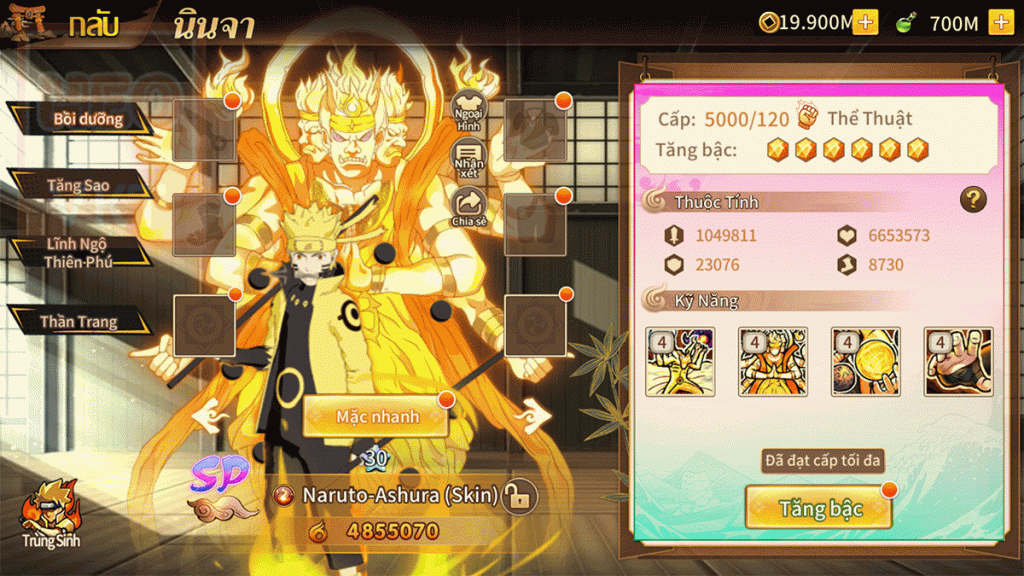Share the ninja with Chia sẻ
Image resolution: width=1024 pixels, height=576 pixels.
tap(468, 208)
